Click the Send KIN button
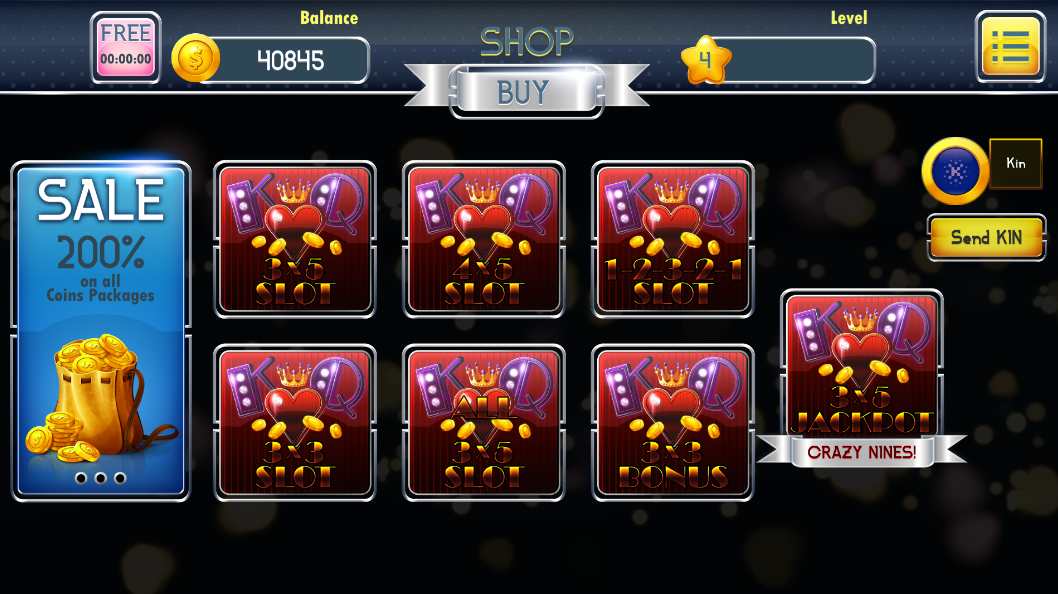The width and height of the screenshot is (1058, 594). pos(986,237)
